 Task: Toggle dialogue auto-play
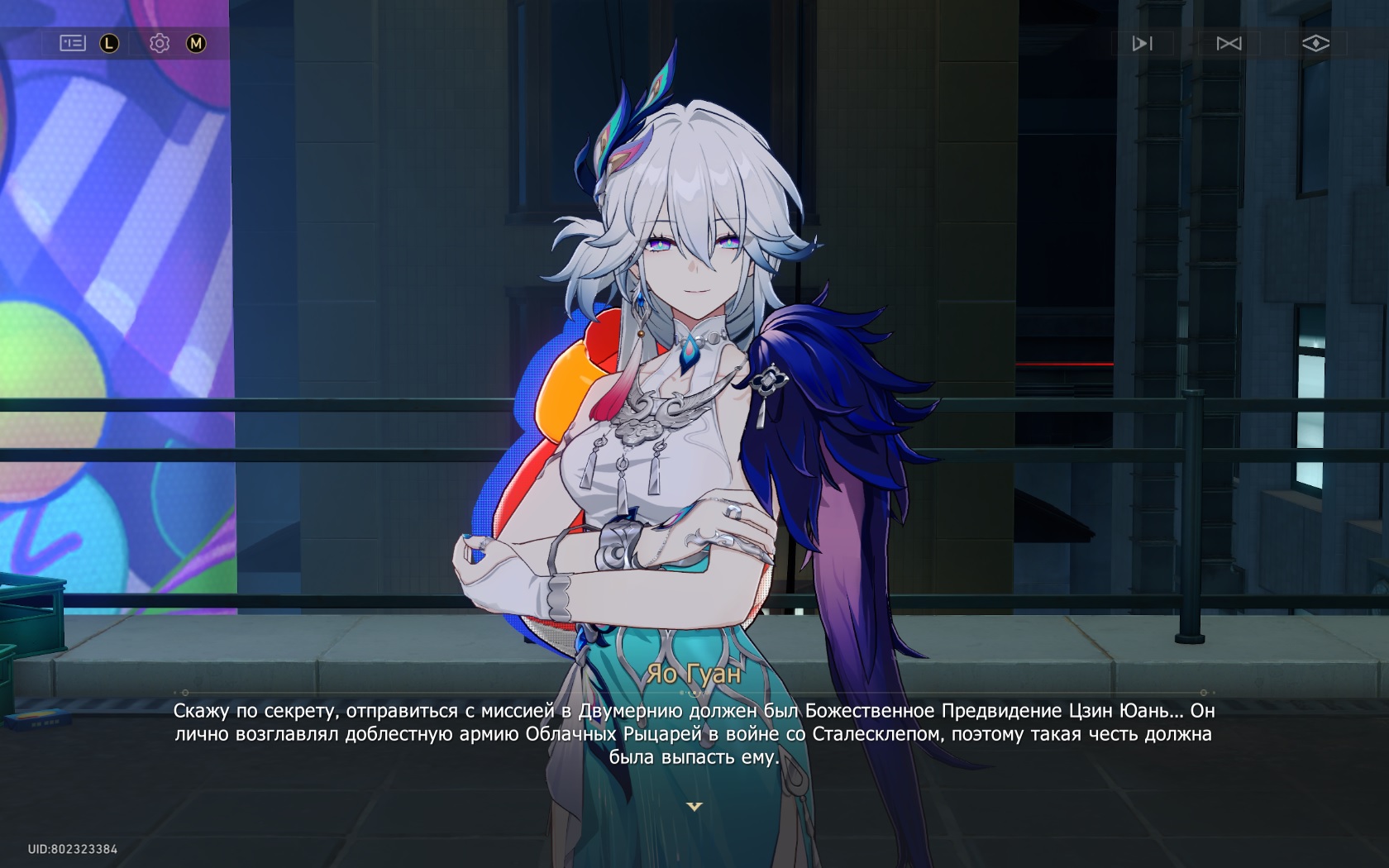pos(1142,43)
